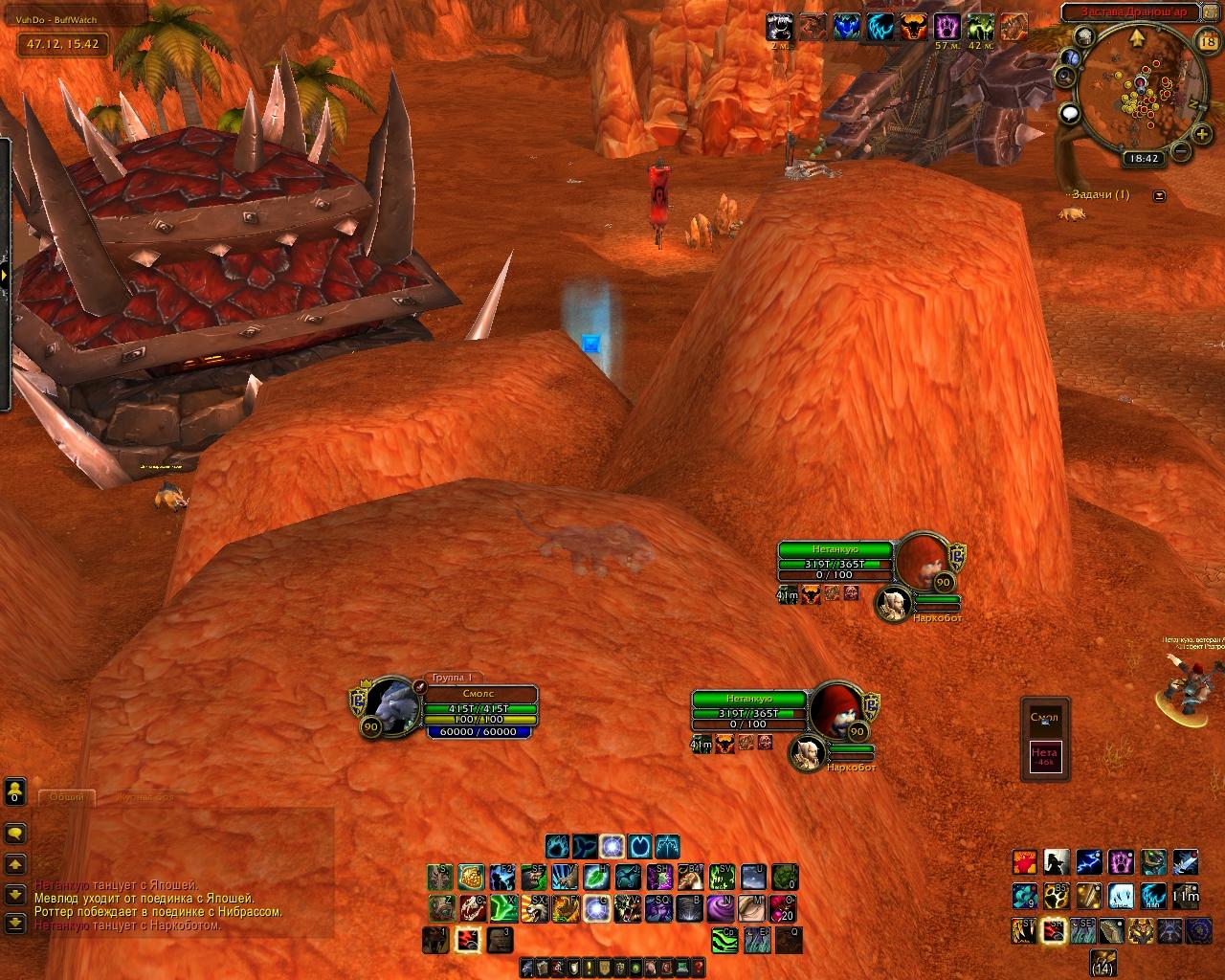Open the minimap
1225x980 pixels.
coord(1139,88)
